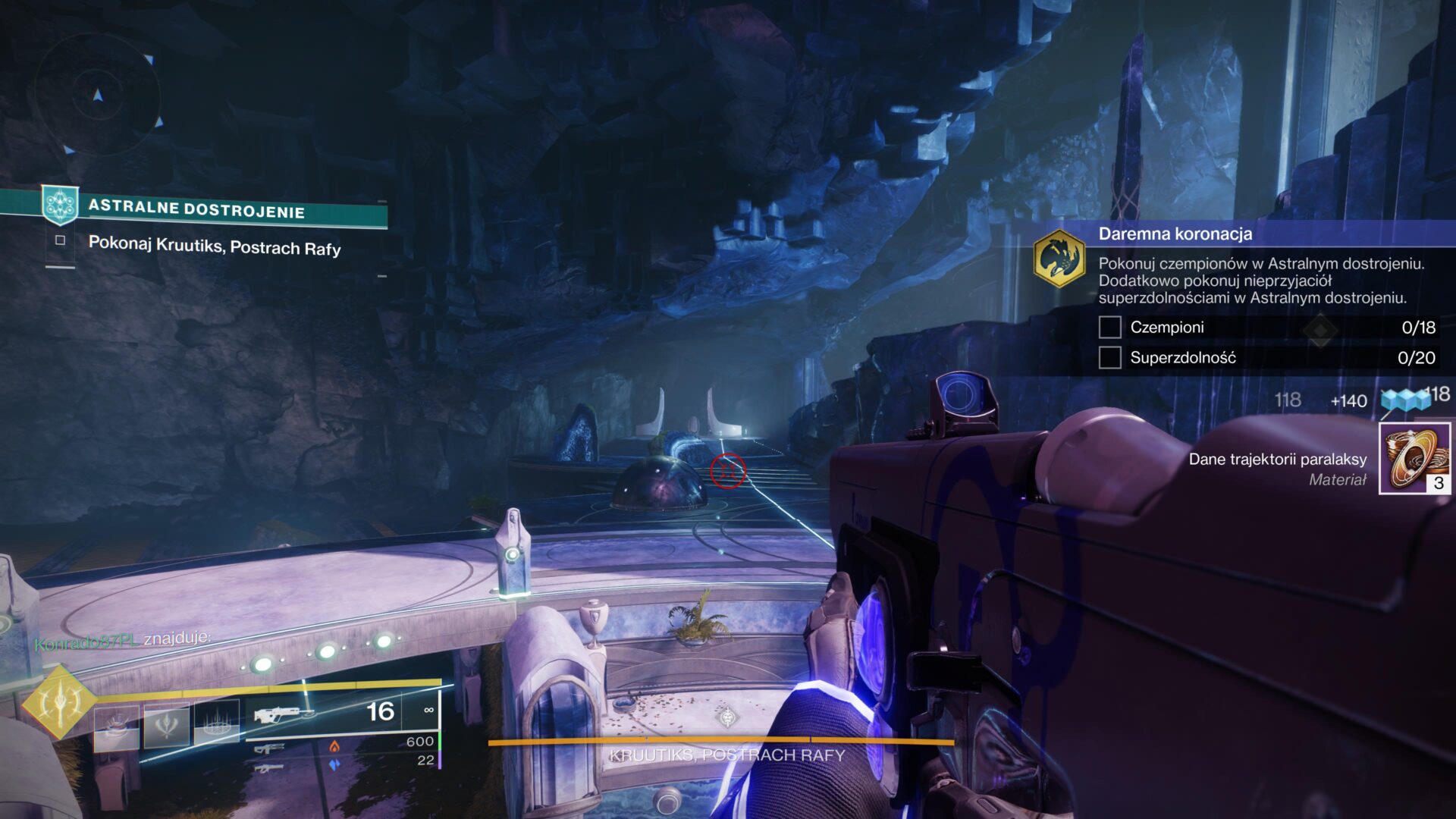The width and height of the screenshot is (1456, 819).
Task: Activate the yellow diamond super ability icon
Action: point(59,703)
